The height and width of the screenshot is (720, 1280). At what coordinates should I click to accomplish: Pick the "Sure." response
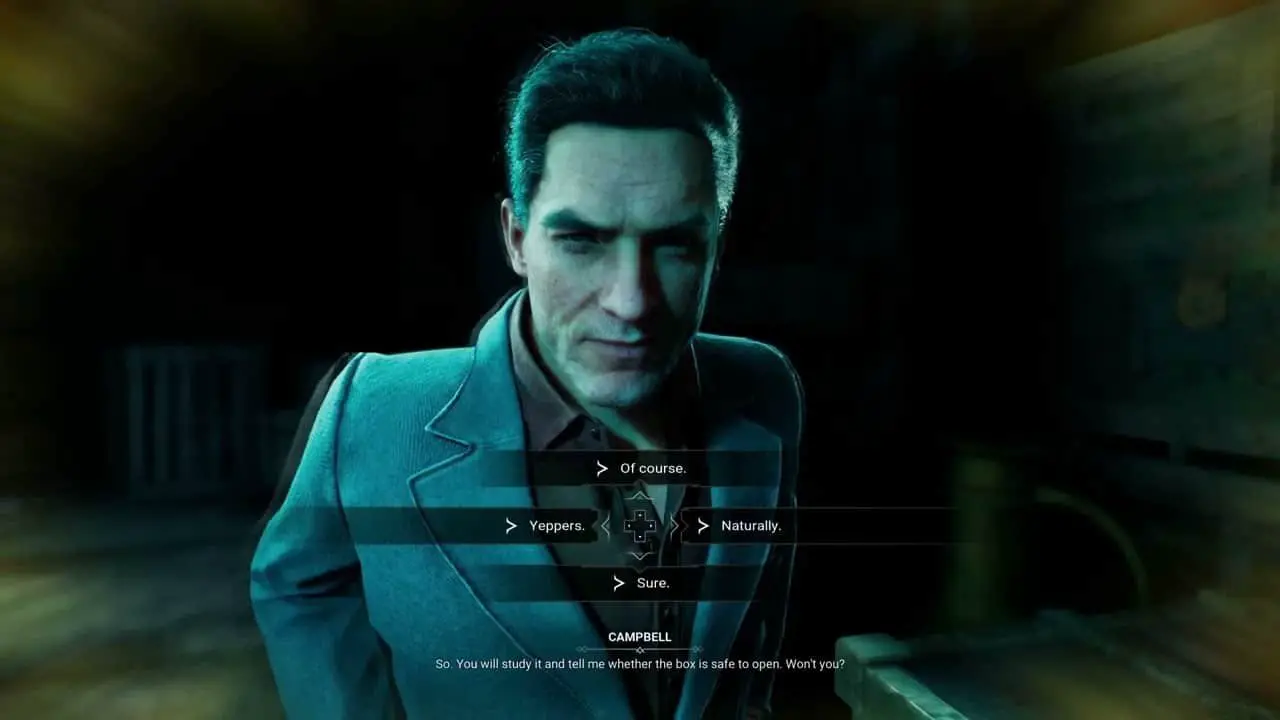[x=652, y=583]
